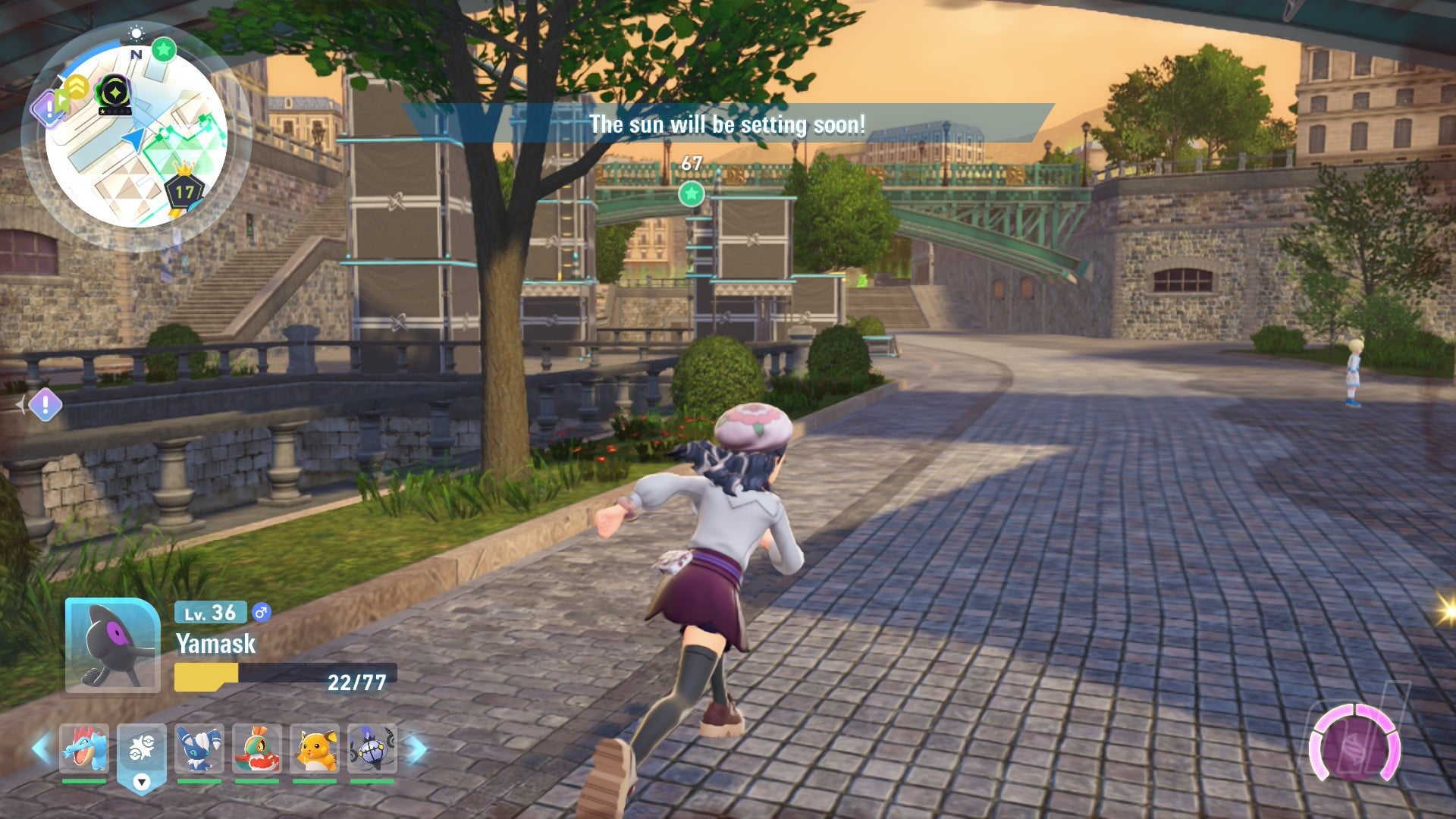Open the purple exclamation notification icon
1456x819 pixels.
pyautogui.click(x=45, y=404)
